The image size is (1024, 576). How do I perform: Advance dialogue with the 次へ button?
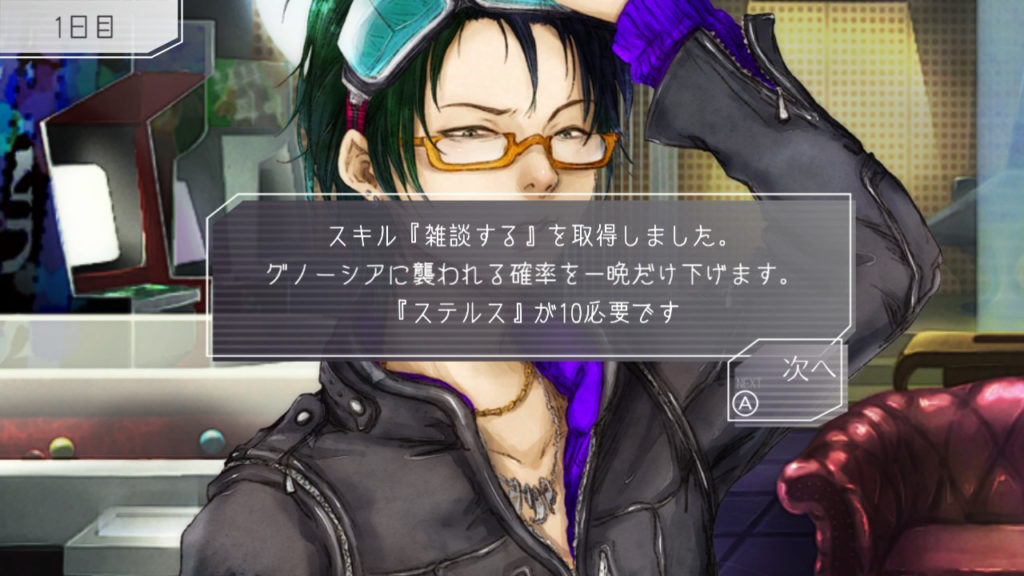788,382
